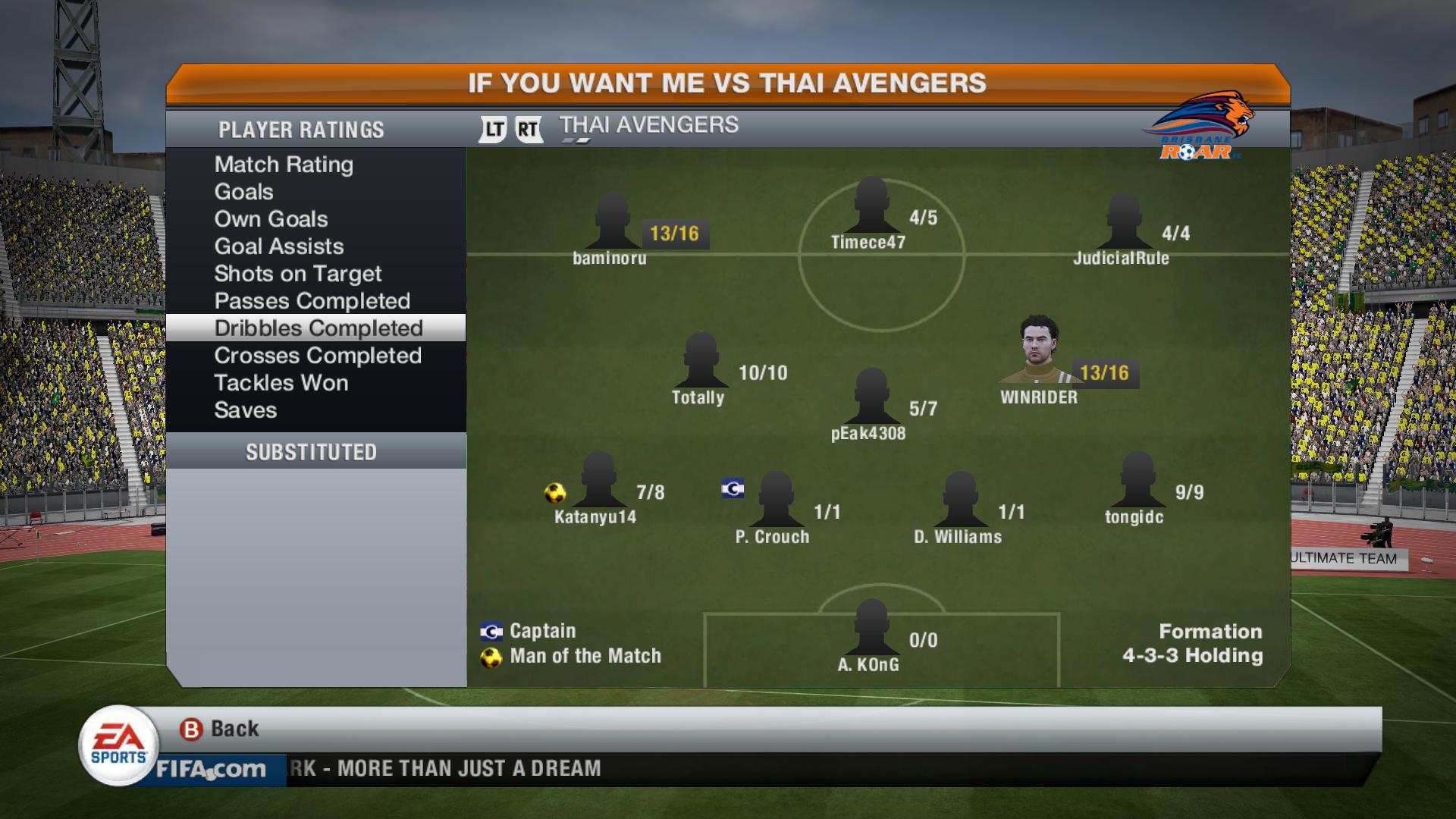Image resolution: width=1456 pixels, height=819 pixels.
Task: Select the highlighted Dribbles Completed entry
Action: [318, 328]
